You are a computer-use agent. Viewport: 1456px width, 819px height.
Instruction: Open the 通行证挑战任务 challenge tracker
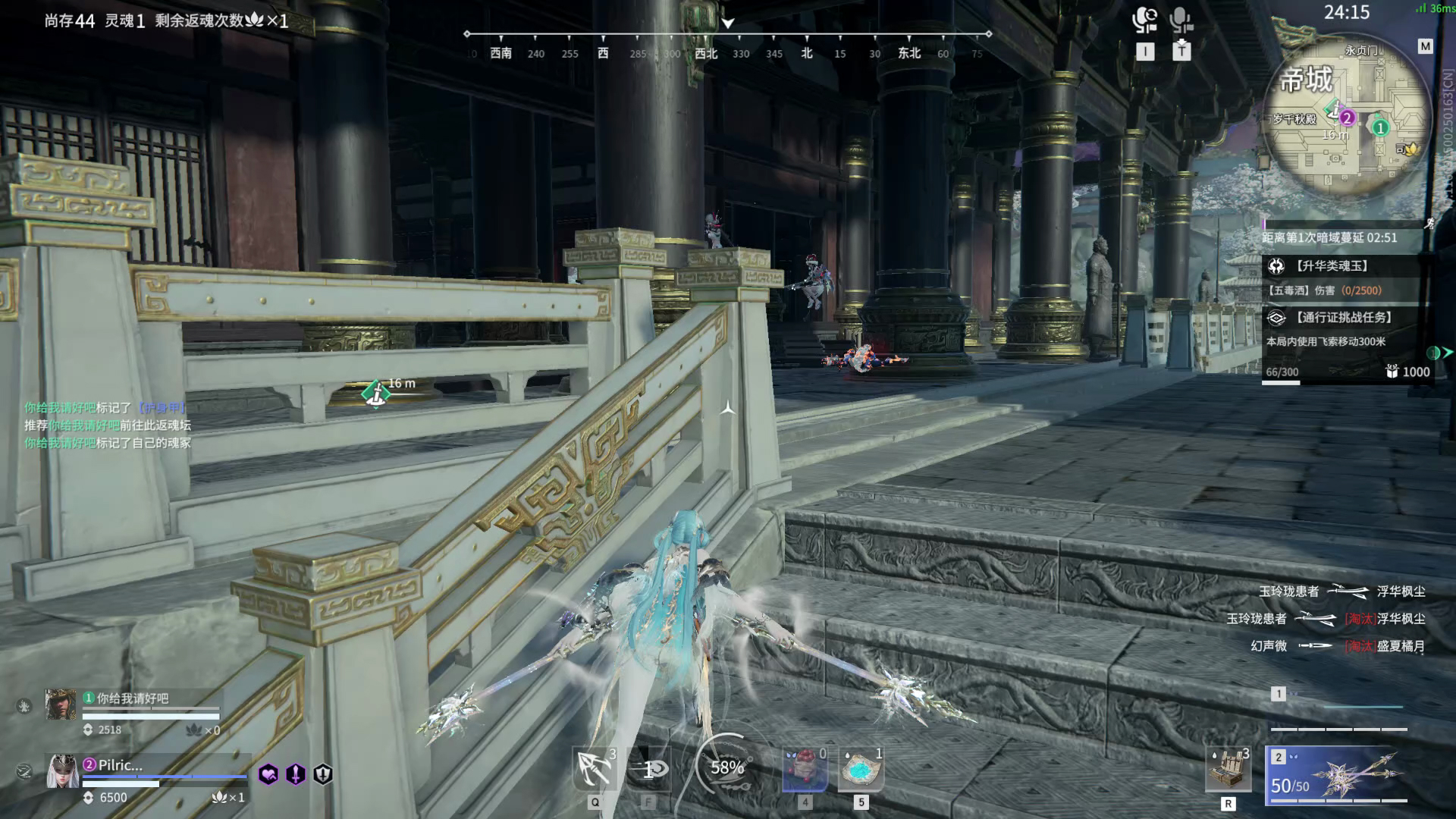pyautogui.click(x=1345, y=318)
